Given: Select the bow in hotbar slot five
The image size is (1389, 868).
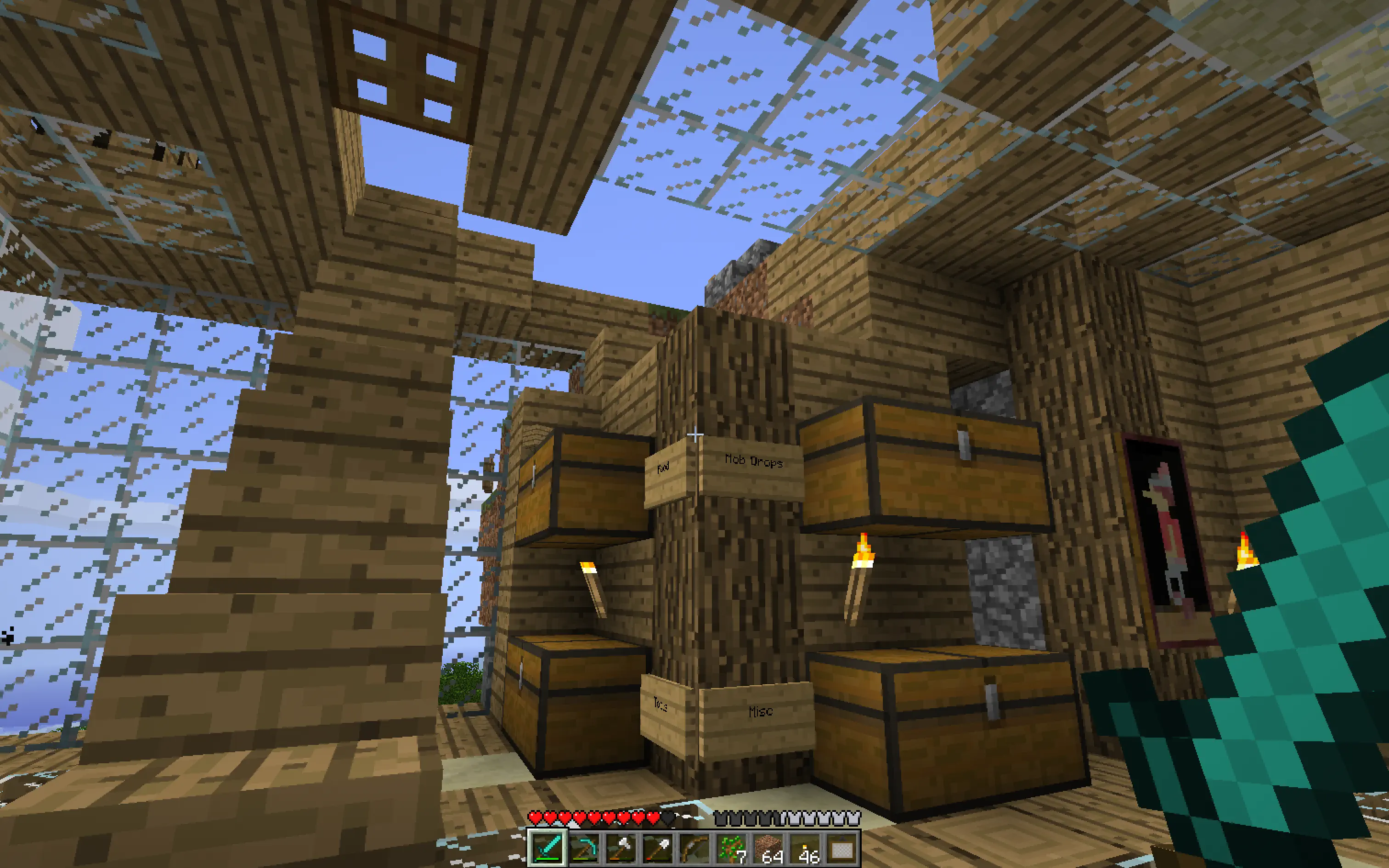Looking at the screenshot, I should [694, 849].
